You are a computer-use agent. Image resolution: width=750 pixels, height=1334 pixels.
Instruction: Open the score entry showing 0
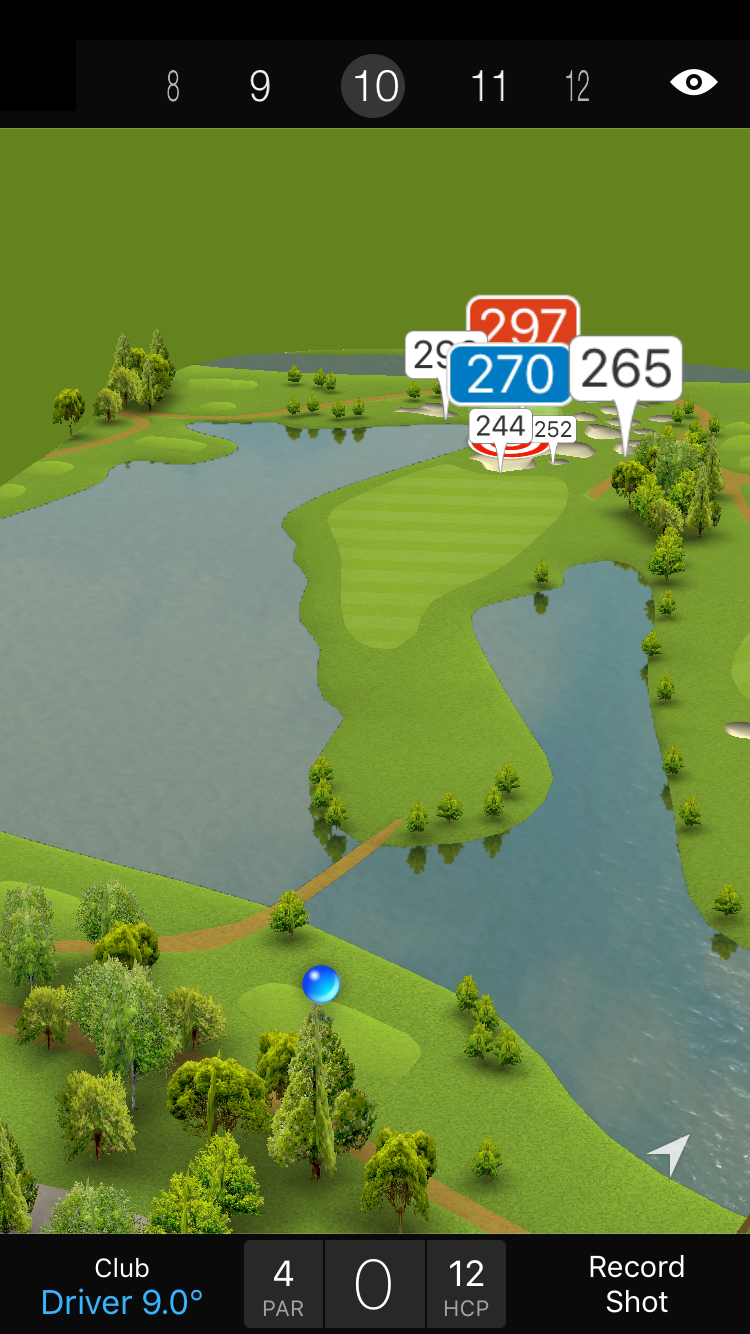374,1285
